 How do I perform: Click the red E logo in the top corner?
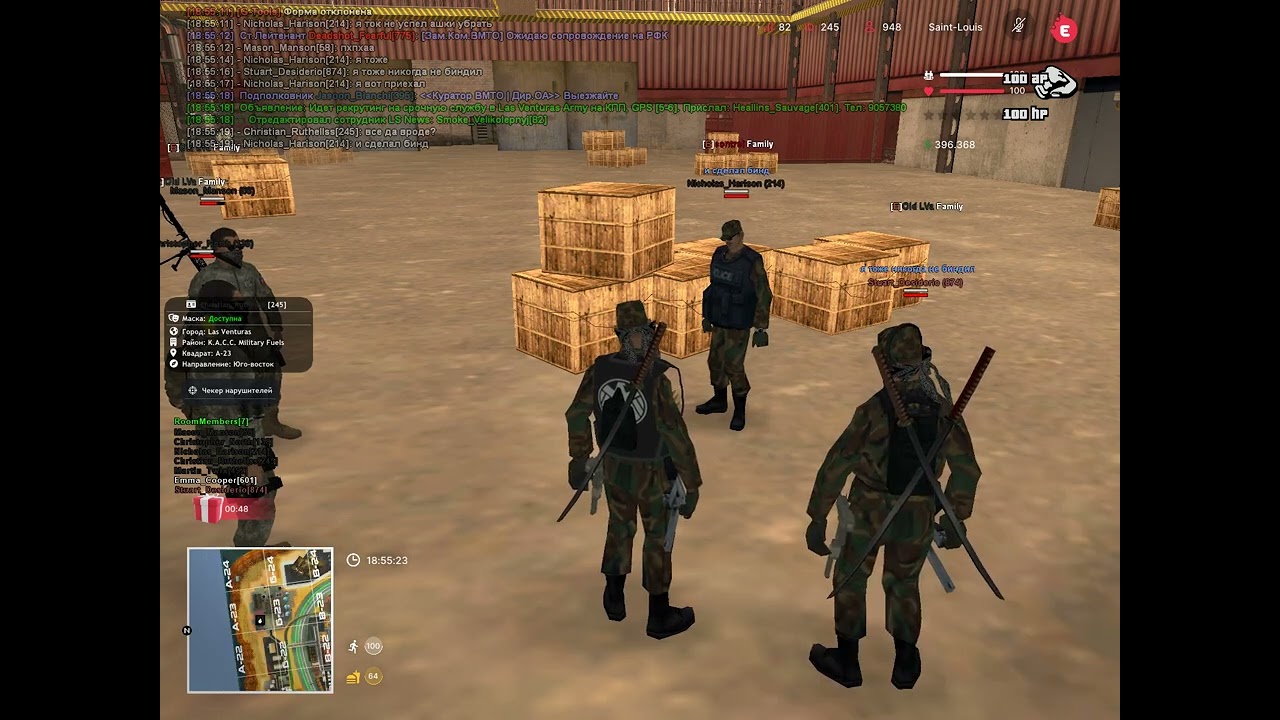point(1064,30)
